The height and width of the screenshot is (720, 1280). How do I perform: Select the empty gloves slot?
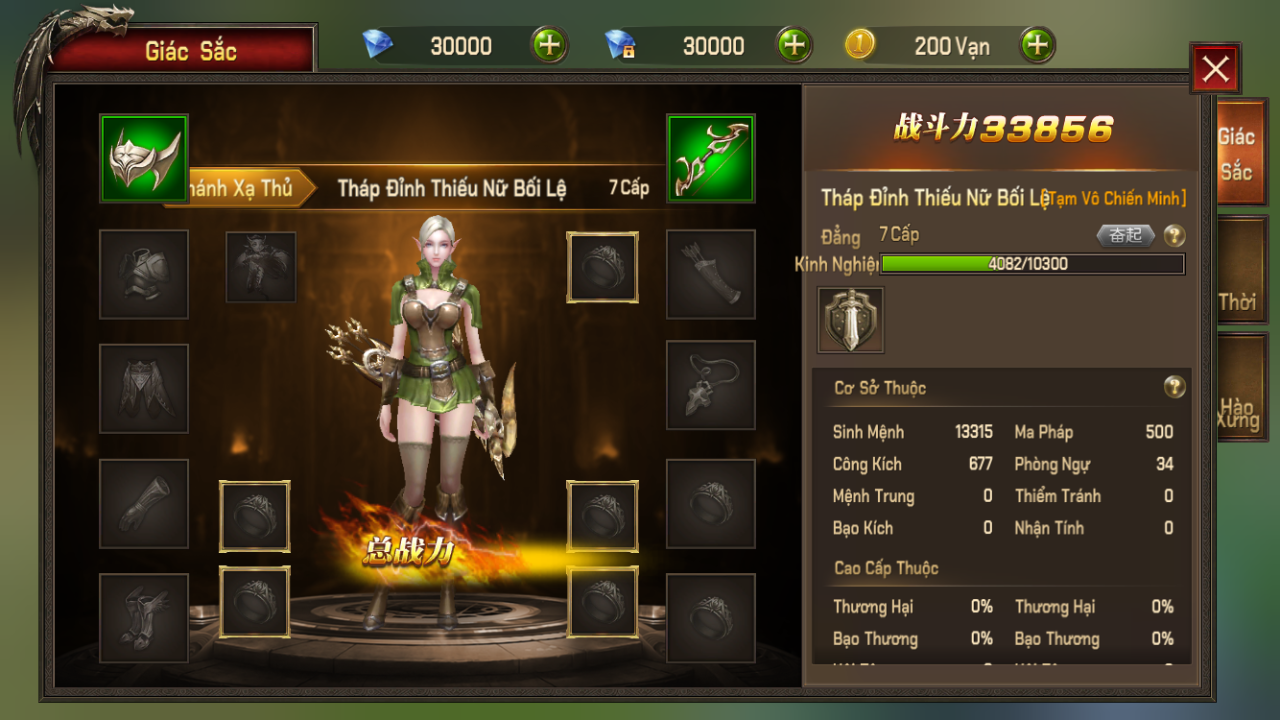click(x=144, y=504)
